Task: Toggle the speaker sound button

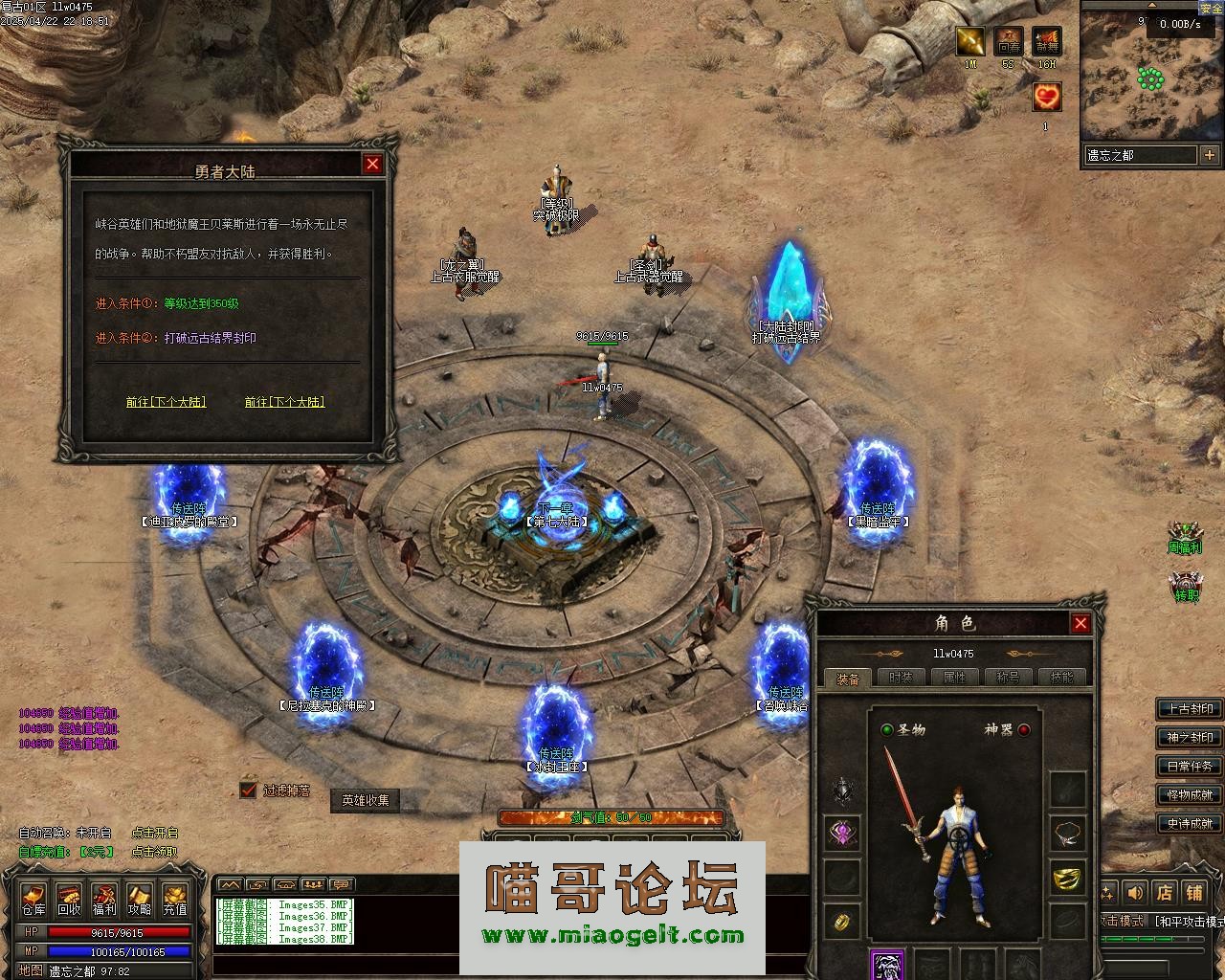Action: pos(1136,893)
